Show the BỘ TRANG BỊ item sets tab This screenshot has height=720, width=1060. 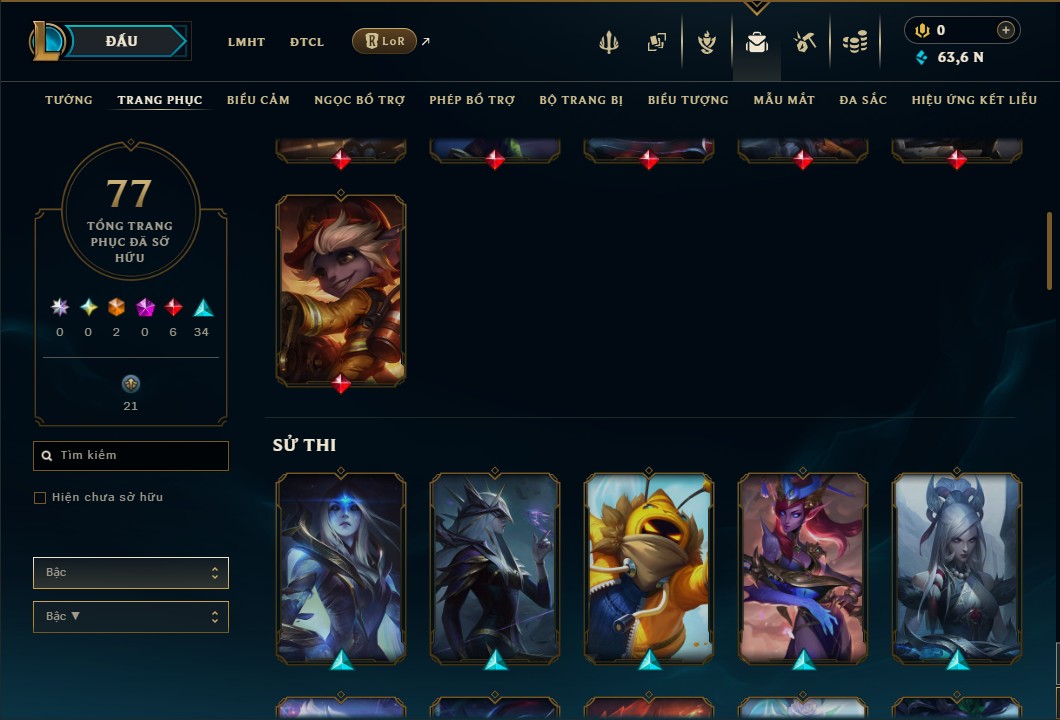point(581,100)
